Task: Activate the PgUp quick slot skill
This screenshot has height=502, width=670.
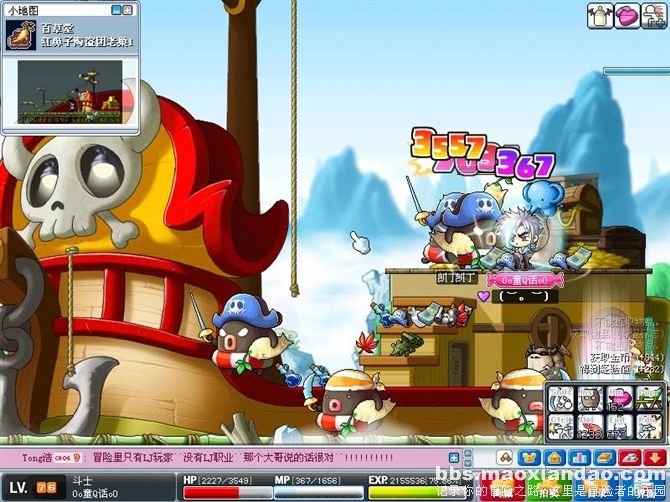Action: [x=650, y=399]
